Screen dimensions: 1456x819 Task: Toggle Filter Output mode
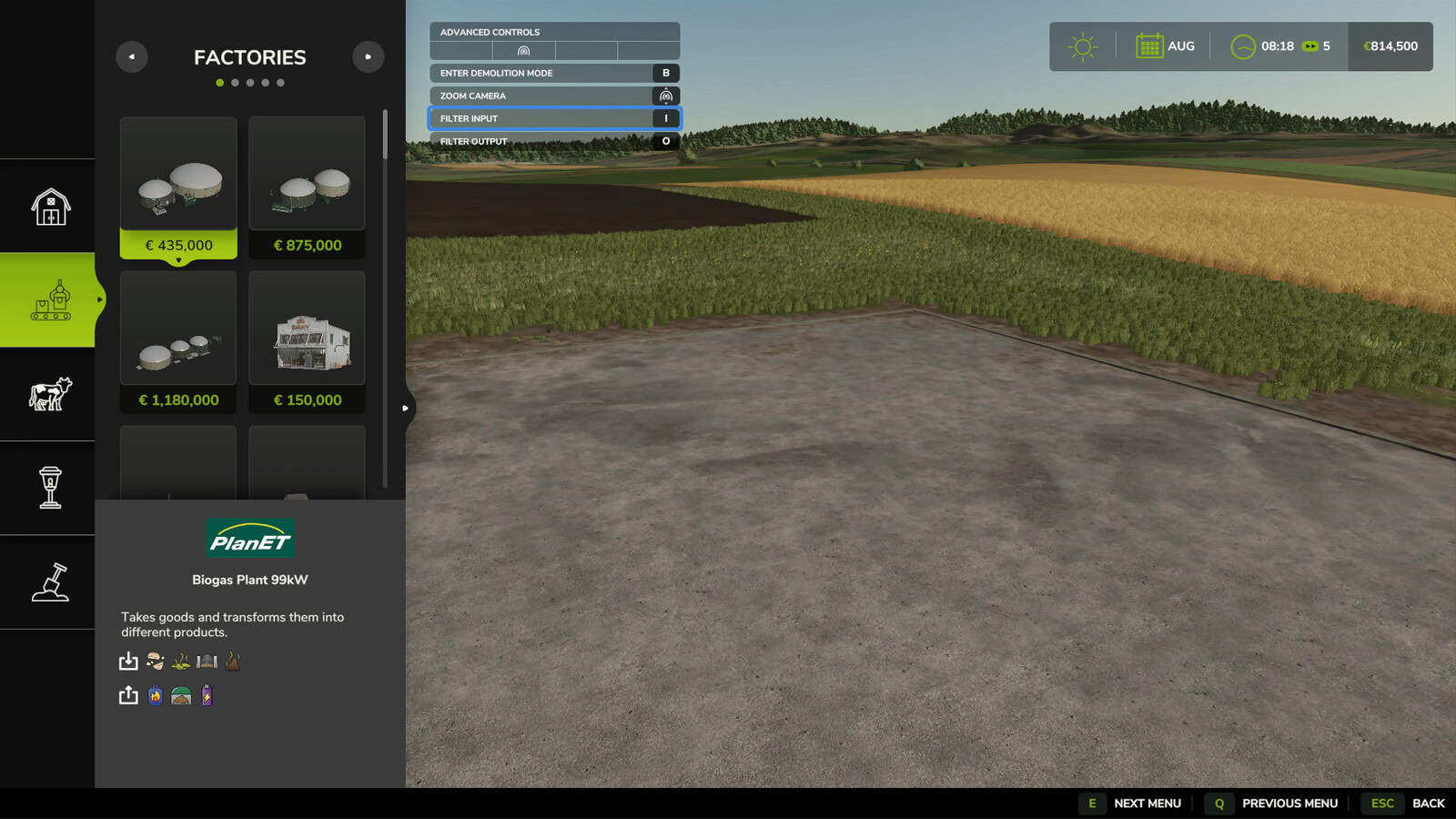click(x=554, y=141)
